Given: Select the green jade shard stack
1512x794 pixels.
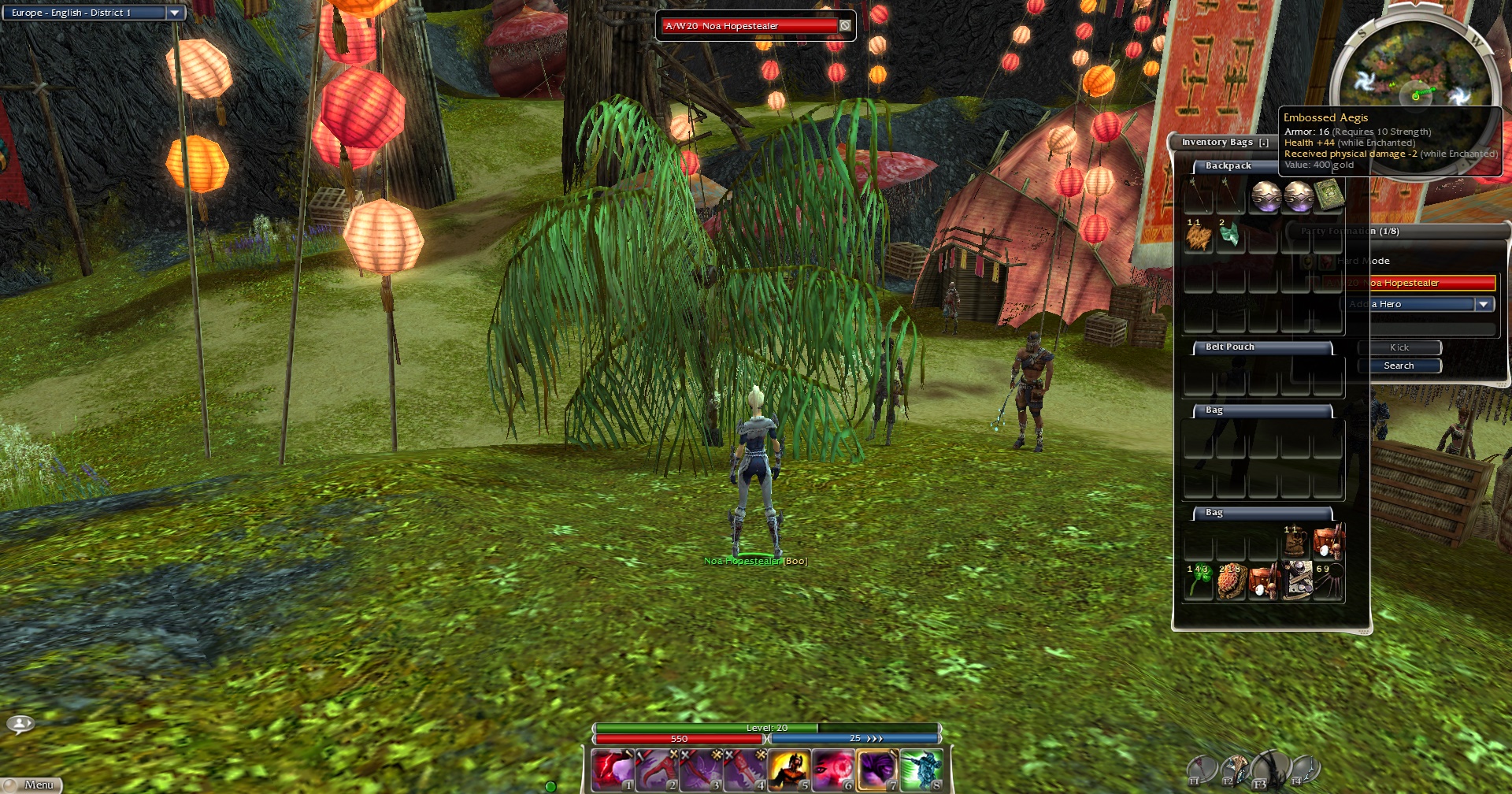Looking at the screenshot, I should coord(1229,235).
